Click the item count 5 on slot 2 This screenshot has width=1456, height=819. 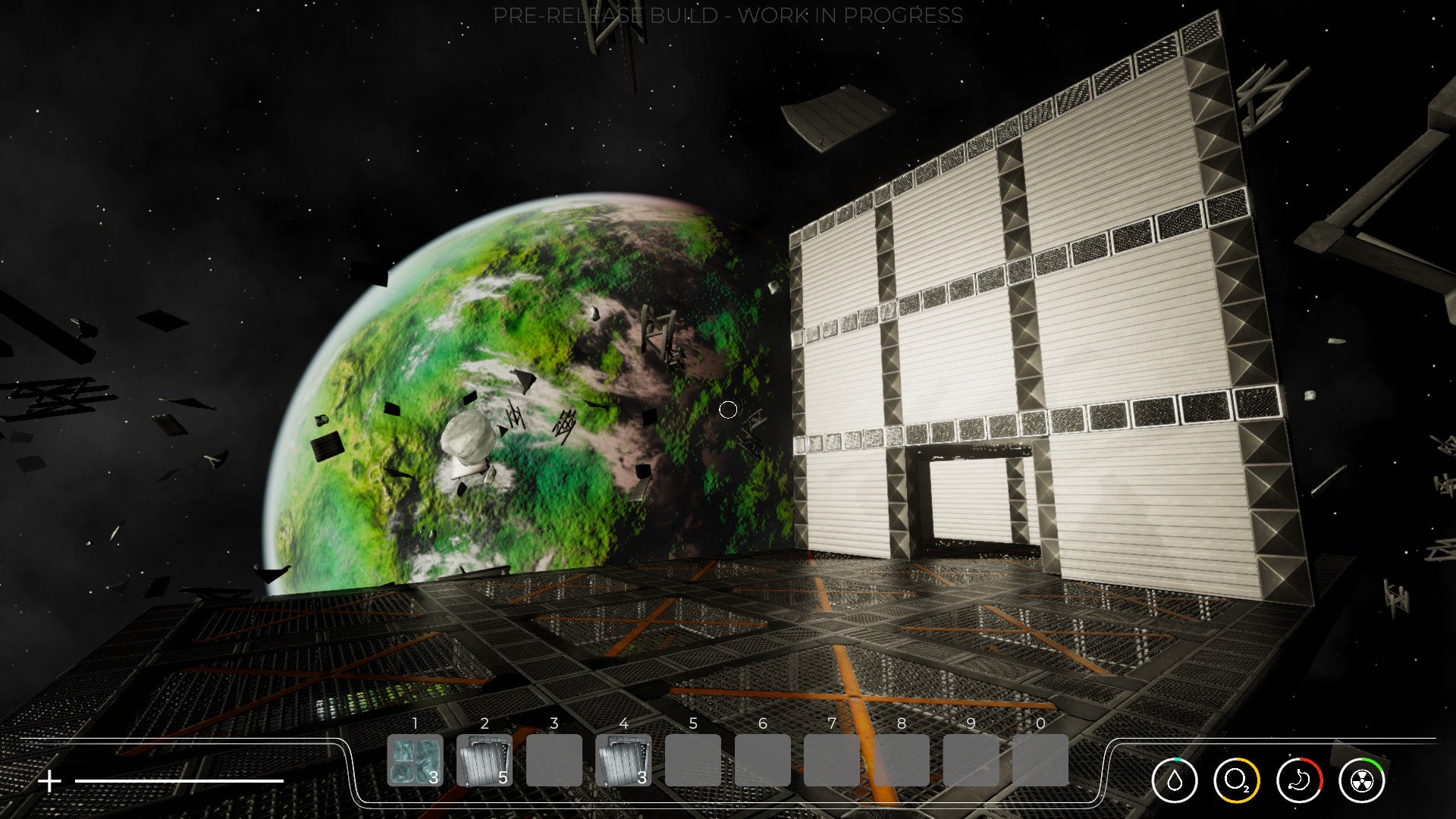point(502,777)
